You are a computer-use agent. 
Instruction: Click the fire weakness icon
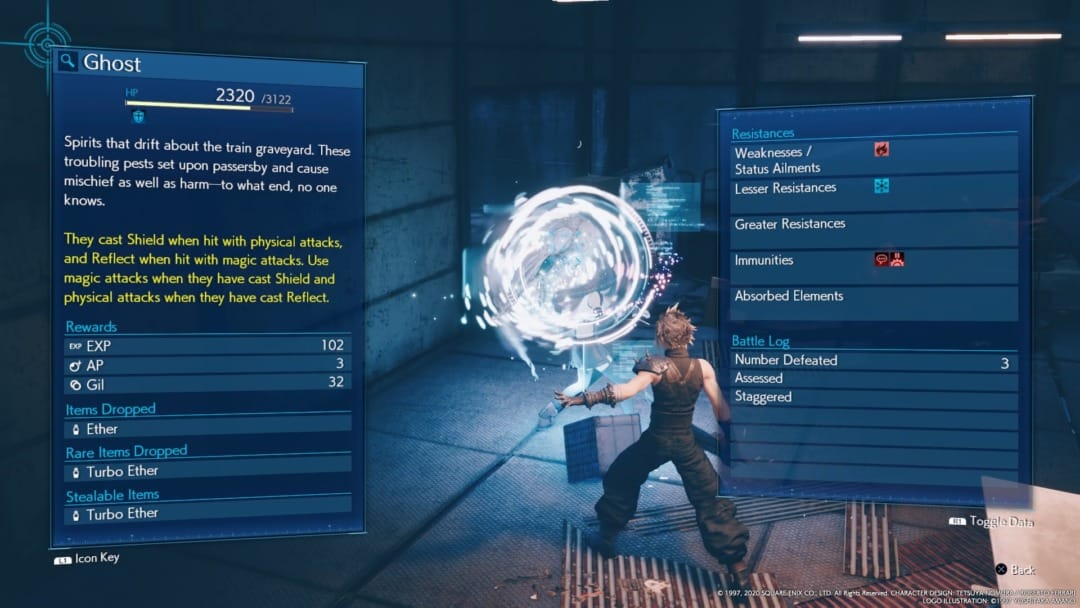point(881,150)
